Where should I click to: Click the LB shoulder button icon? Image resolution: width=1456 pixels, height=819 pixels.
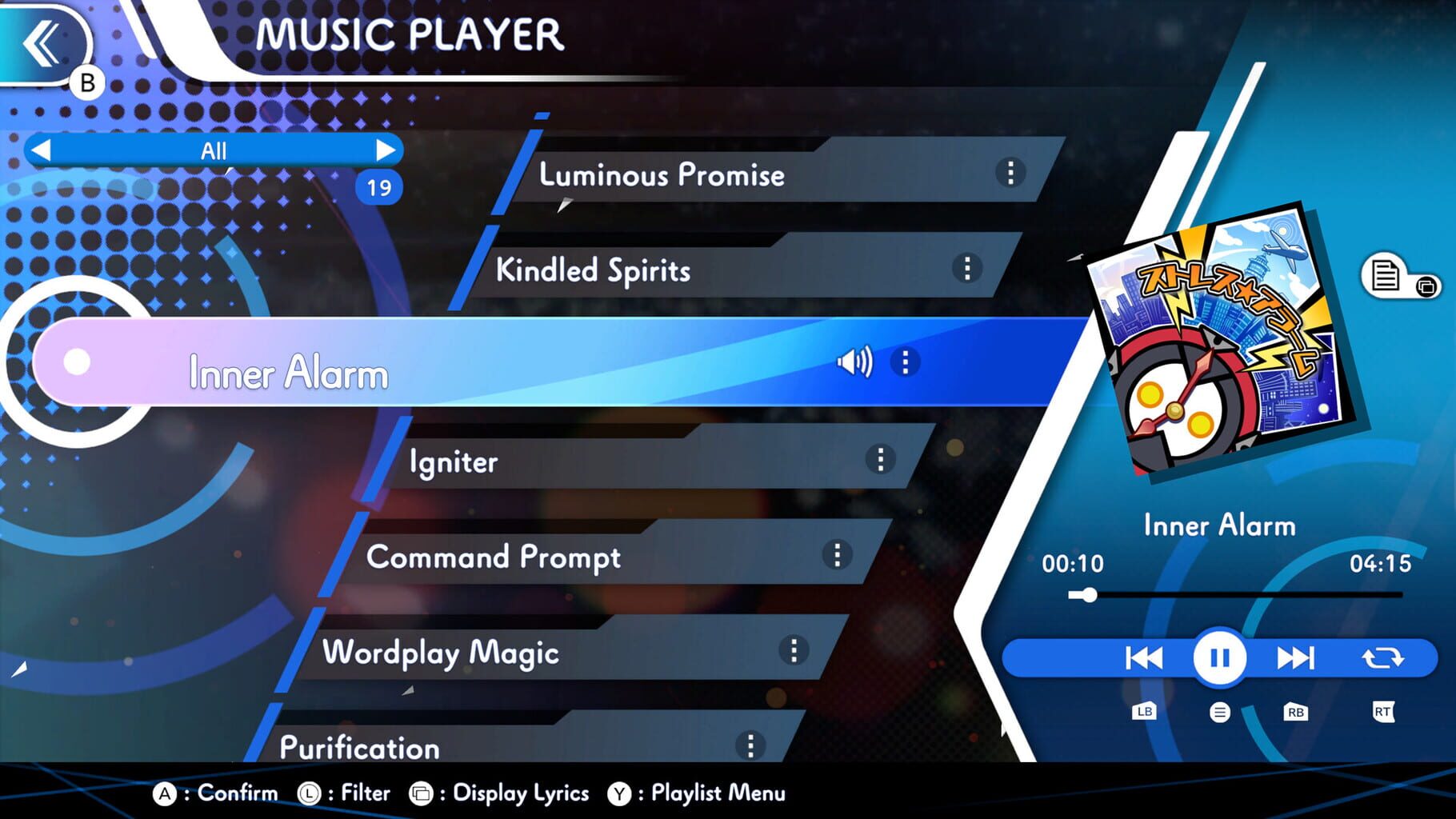(1144, 710)
